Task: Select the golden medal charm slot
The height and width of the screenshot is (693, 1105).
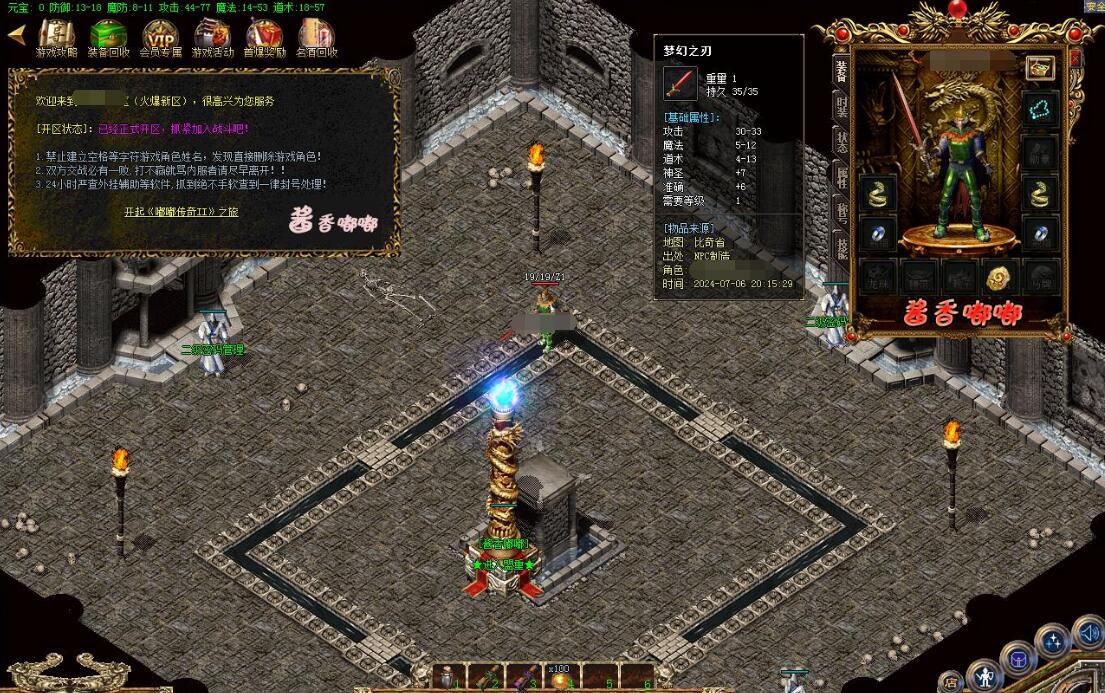Action: click(x=997, y=277)
